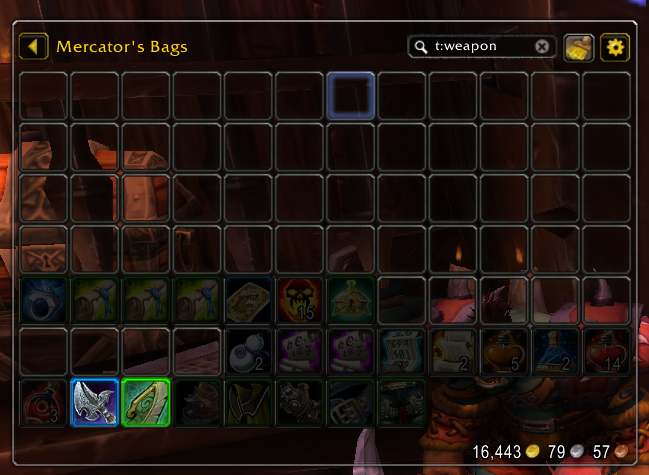Select the blue ring item slot

pos(44,301)
